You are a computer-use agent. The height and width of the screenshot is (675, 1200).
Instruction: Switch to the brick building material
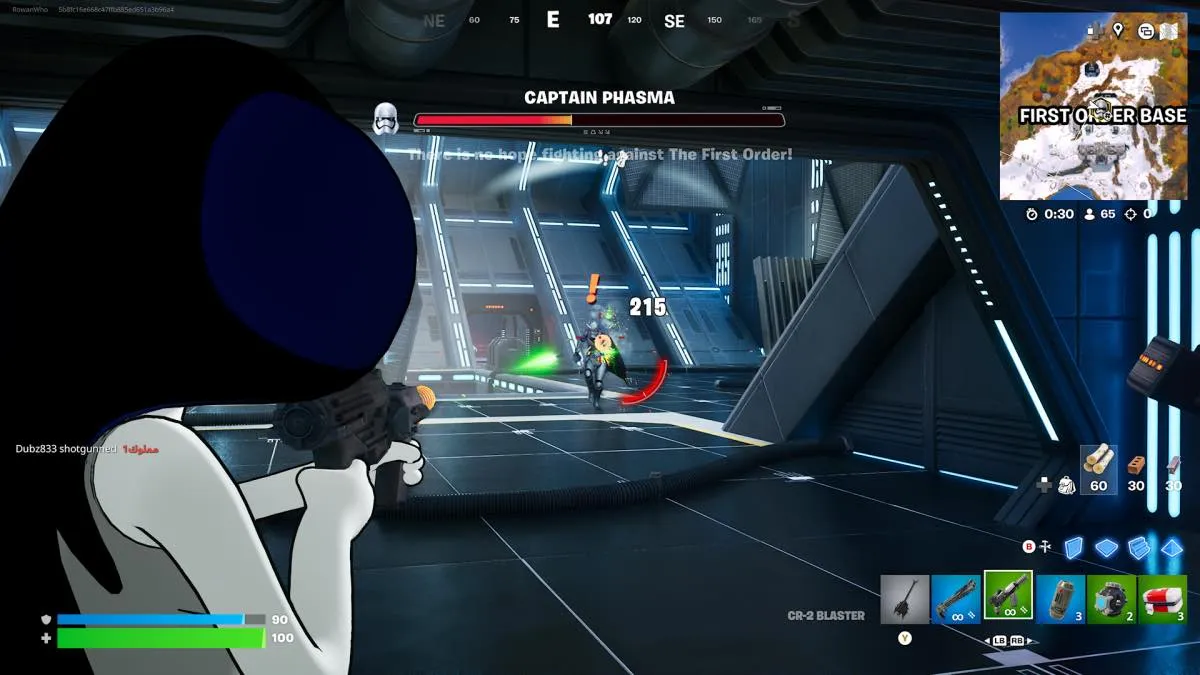click(x=1136, y=465)
